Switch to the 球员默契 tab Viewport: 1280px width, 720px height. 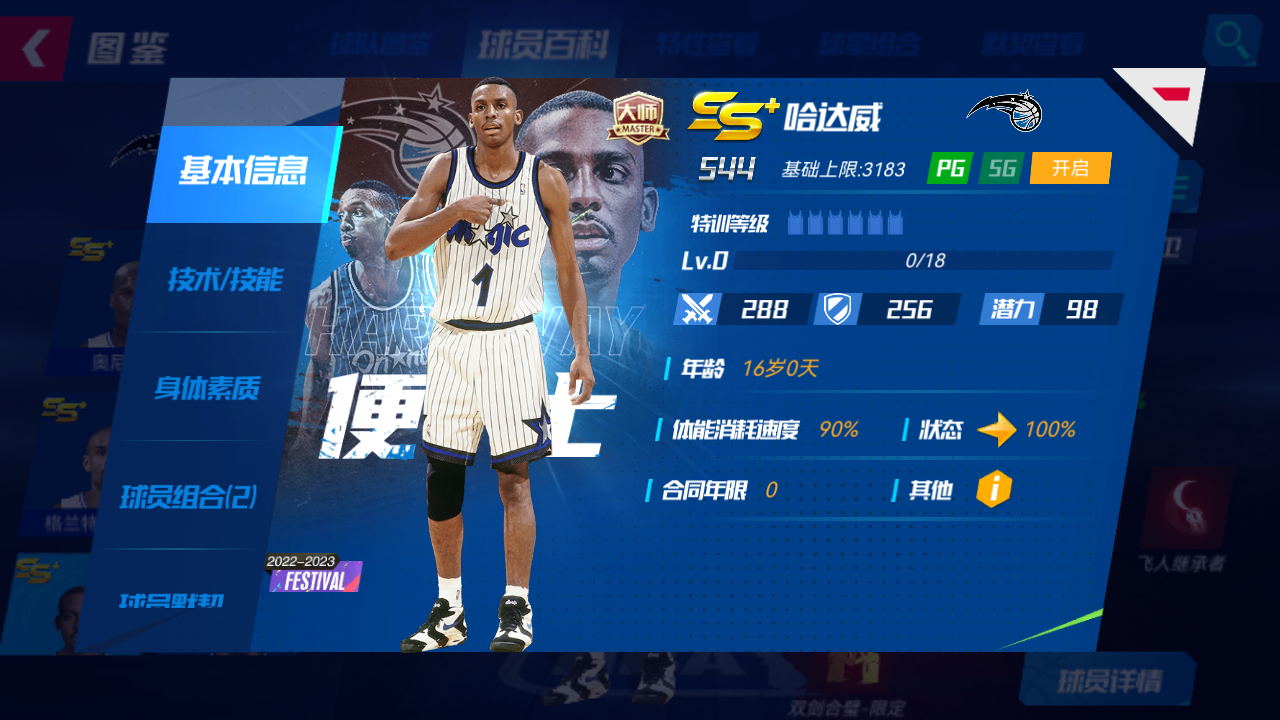coord(171,601)
